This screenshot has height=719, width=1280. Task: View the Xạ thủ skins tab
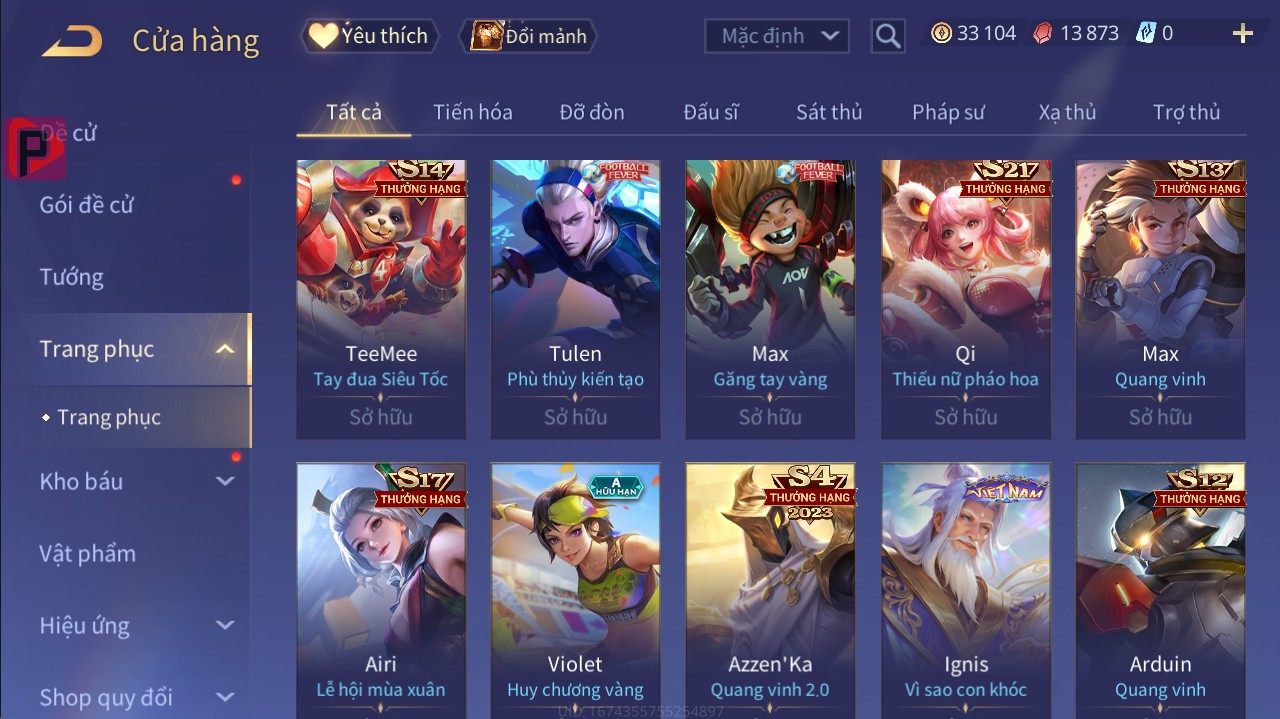pos(1067,112)
